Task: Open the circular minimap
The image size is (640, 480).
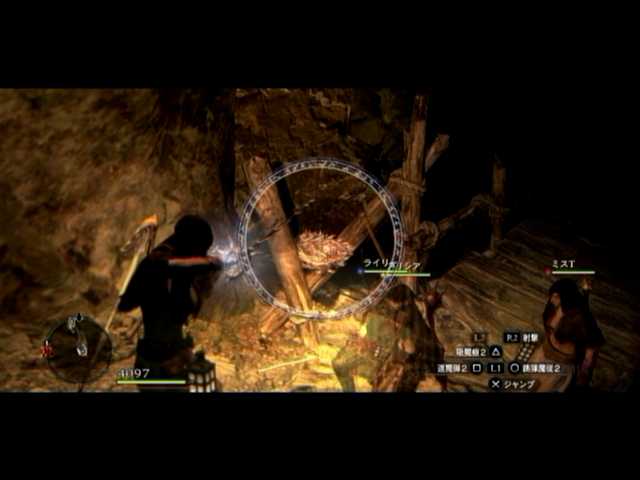Action: (x=77, y=347)
